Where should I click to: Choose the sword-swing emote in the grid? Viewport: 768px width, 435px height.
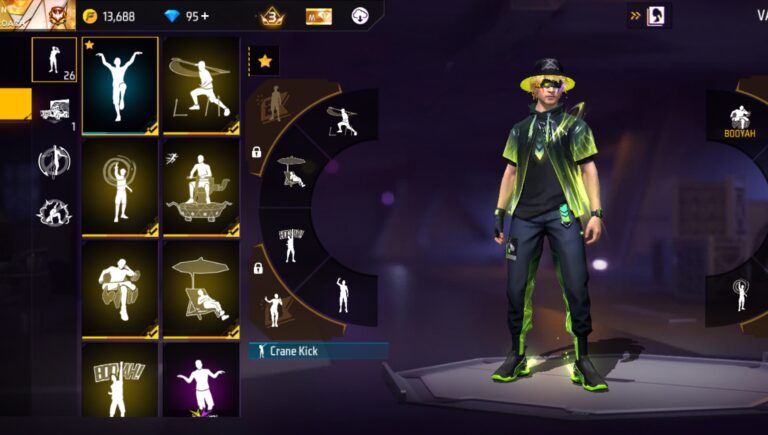[x=201, y=85]
